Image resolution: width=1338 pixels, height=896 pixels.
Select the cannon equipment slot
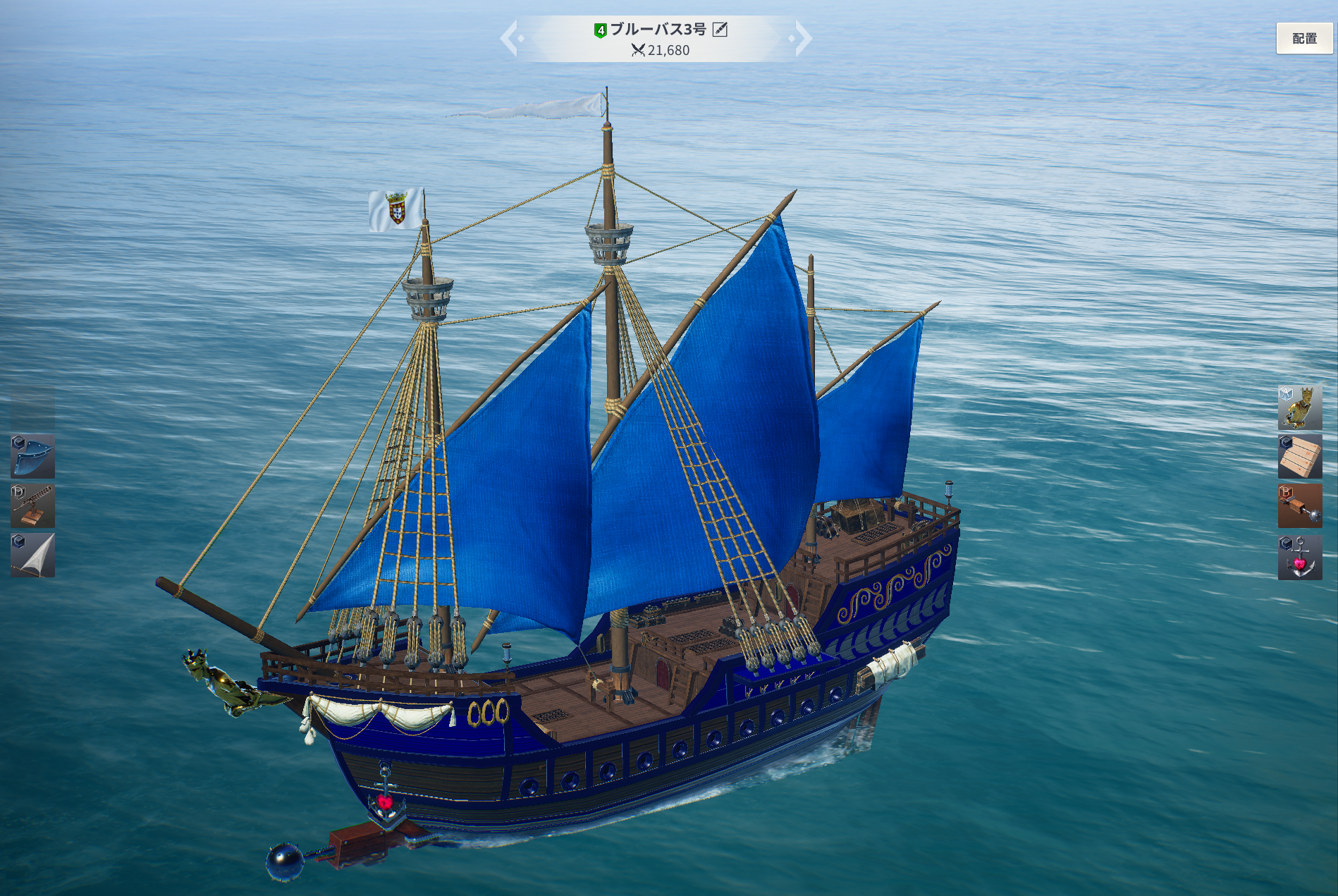(x=32, y=505)
